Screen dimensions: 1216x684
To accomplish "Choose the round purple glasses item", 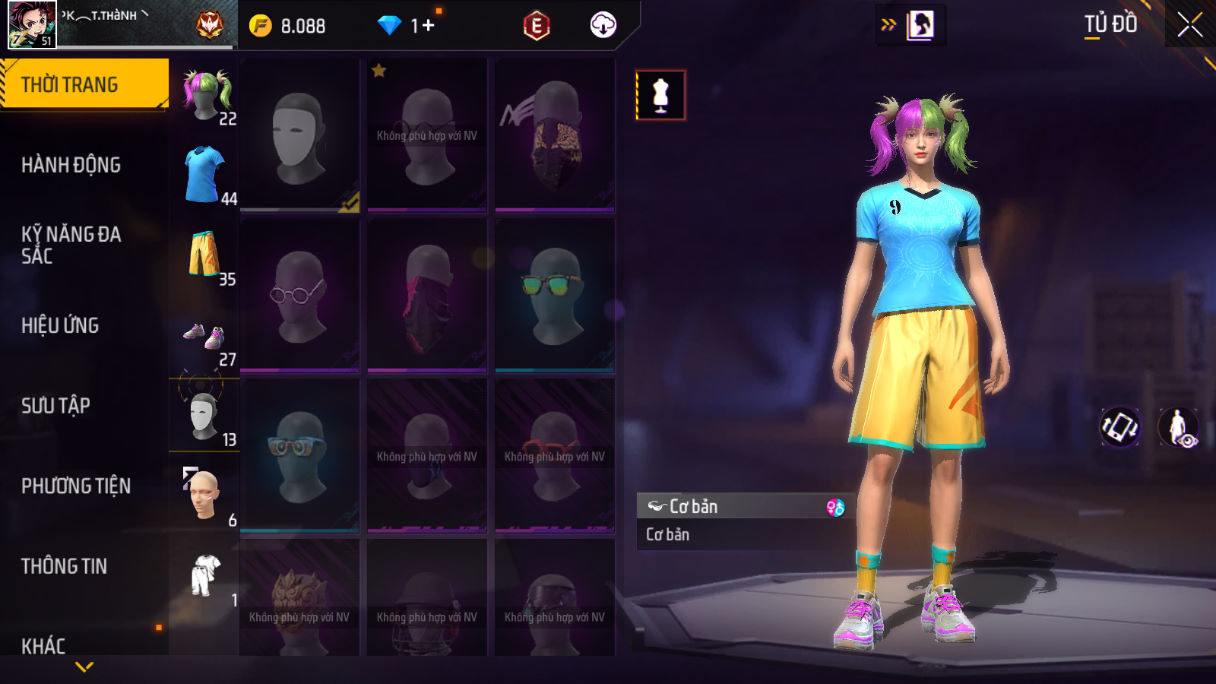I will [x=300, y=295].
